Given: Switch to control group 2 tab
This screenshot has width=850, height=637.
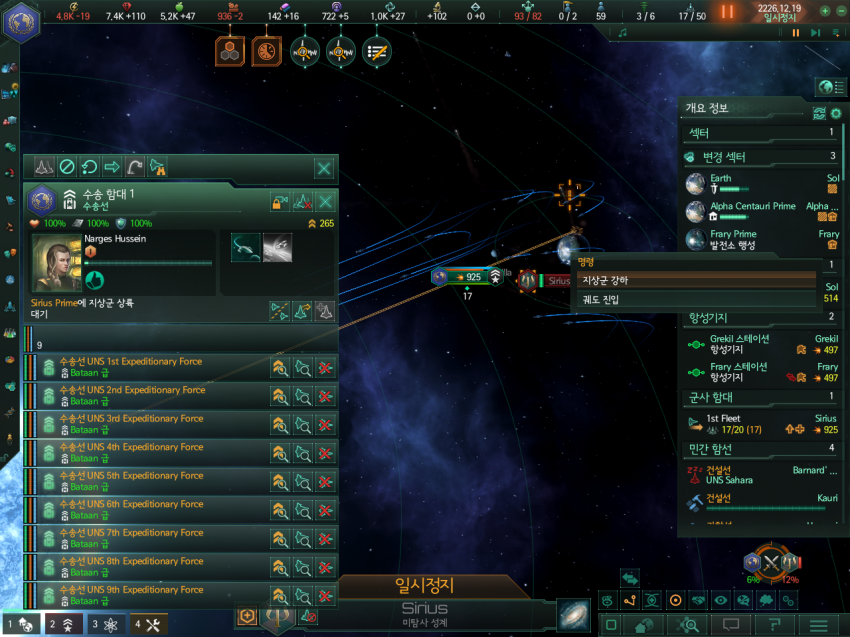Looking at the screenshot, I should (61, 624).
